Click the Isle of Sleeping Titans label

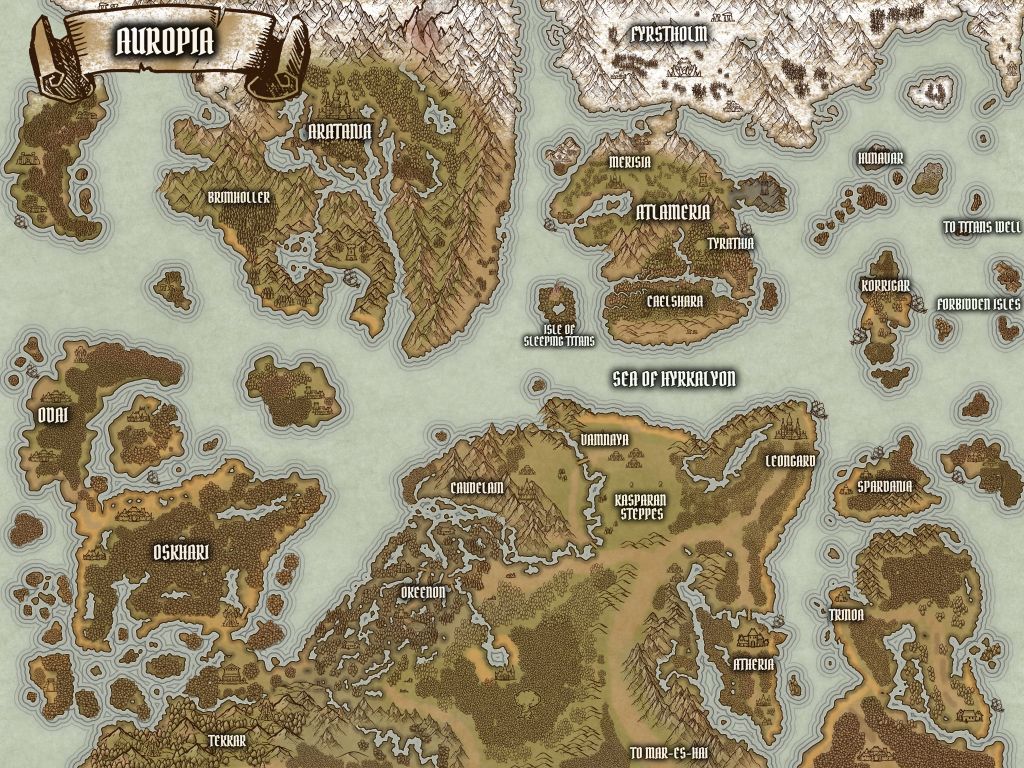559,335
